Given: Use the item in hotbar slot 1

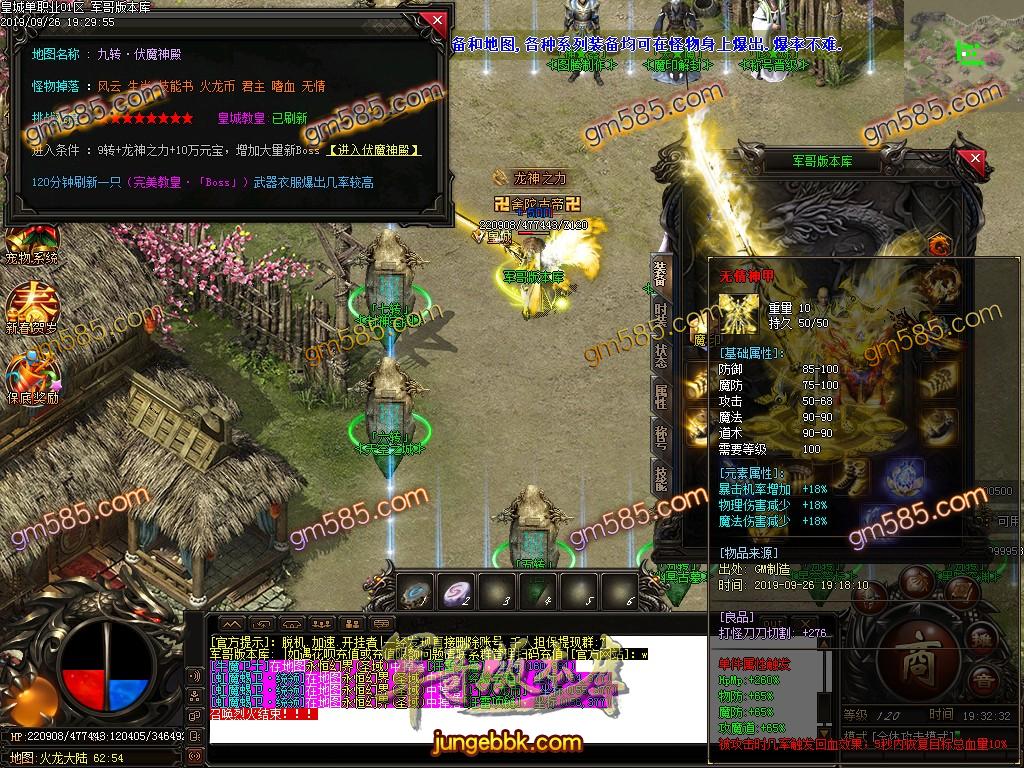Looking at the screenshot, I should pyautogui.click(x=416, y=590).
